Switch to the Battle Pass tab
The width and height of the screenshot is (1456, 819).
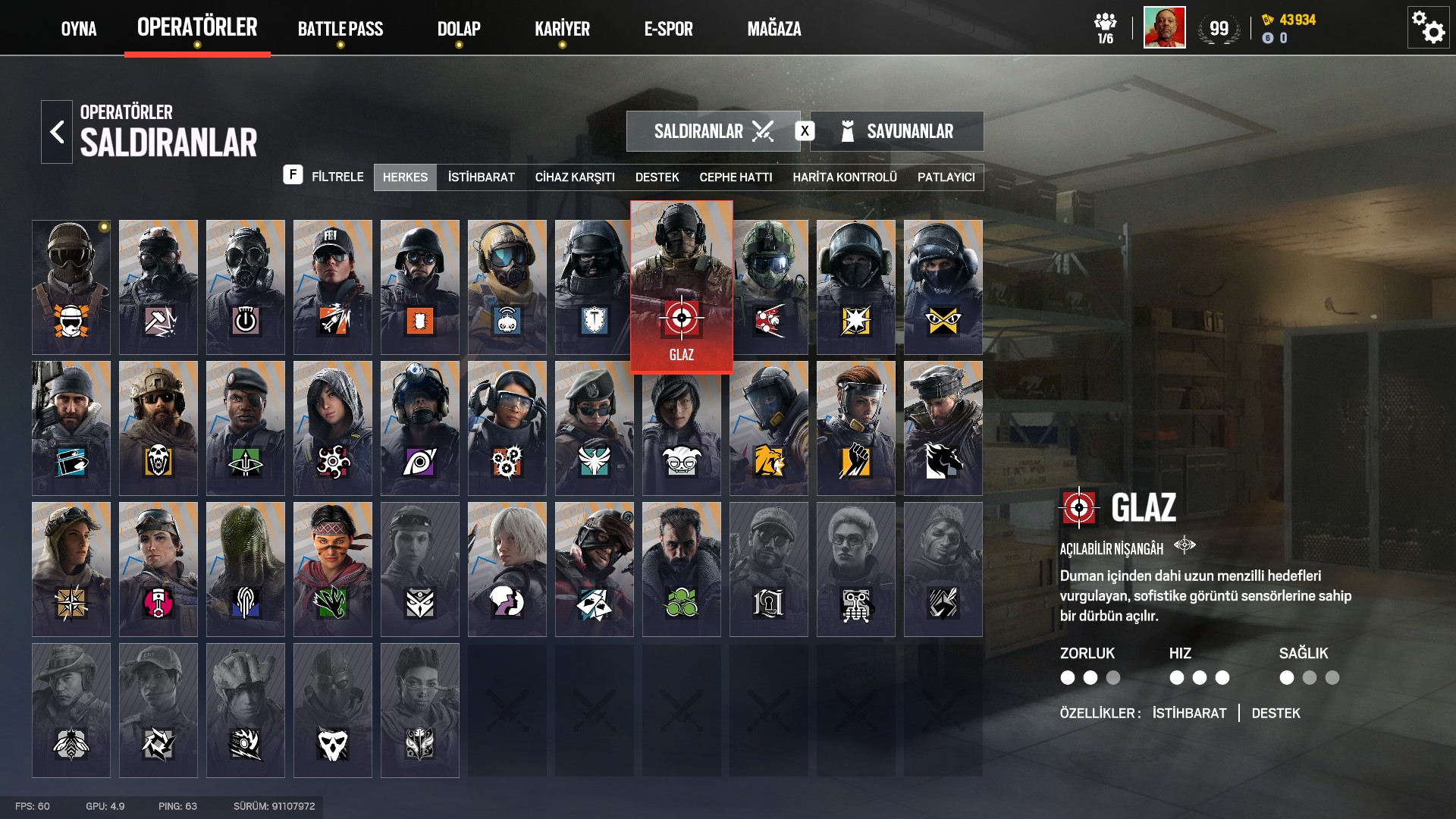pos(340,29)
